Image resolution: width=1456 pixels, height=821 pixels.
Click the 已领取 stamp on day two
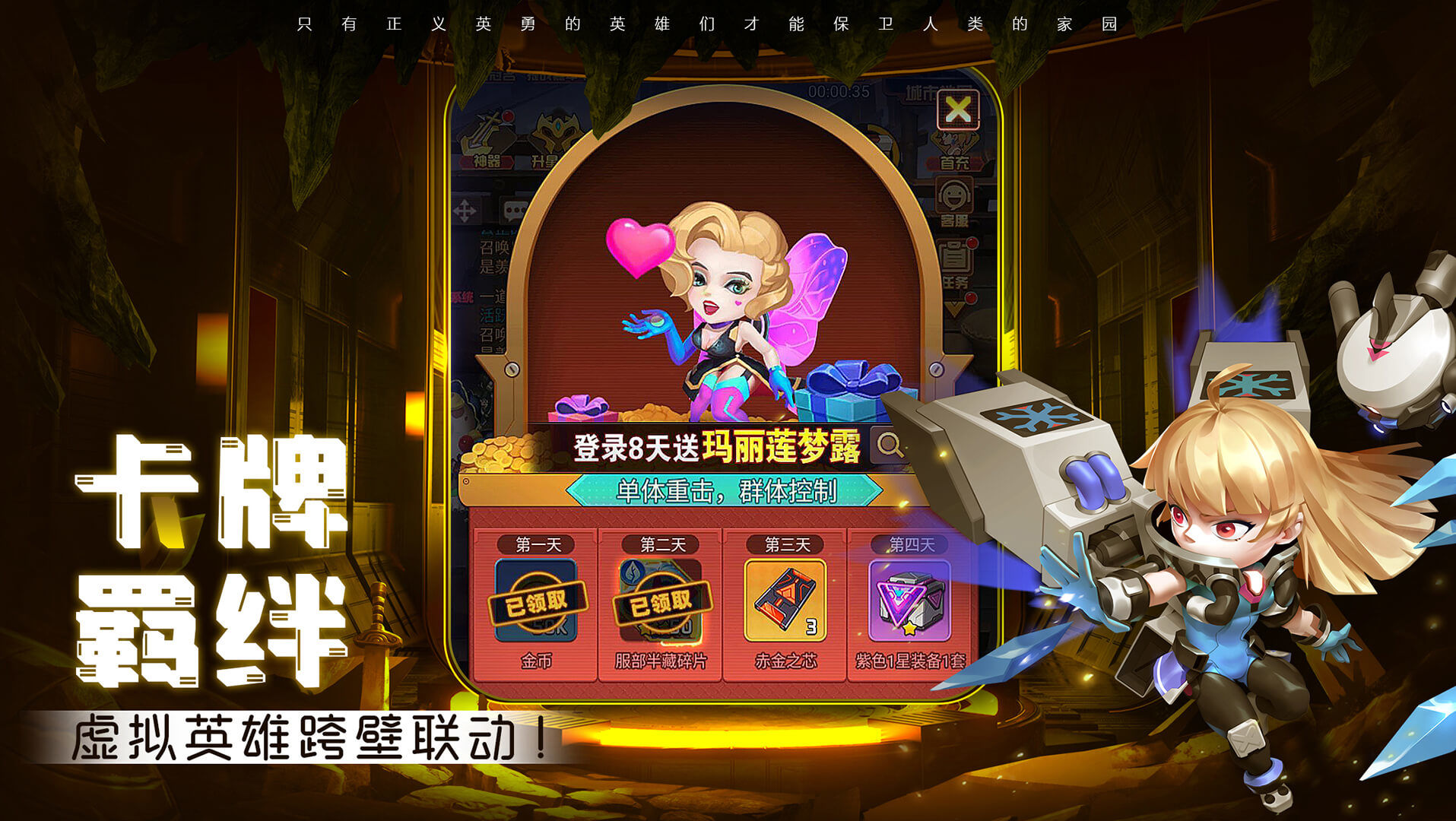point(659,604)
